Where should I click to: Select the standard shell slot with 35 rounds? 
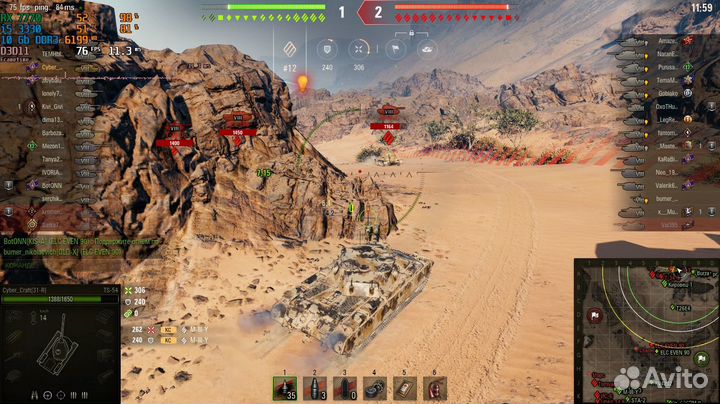click(x=285, y=389)
